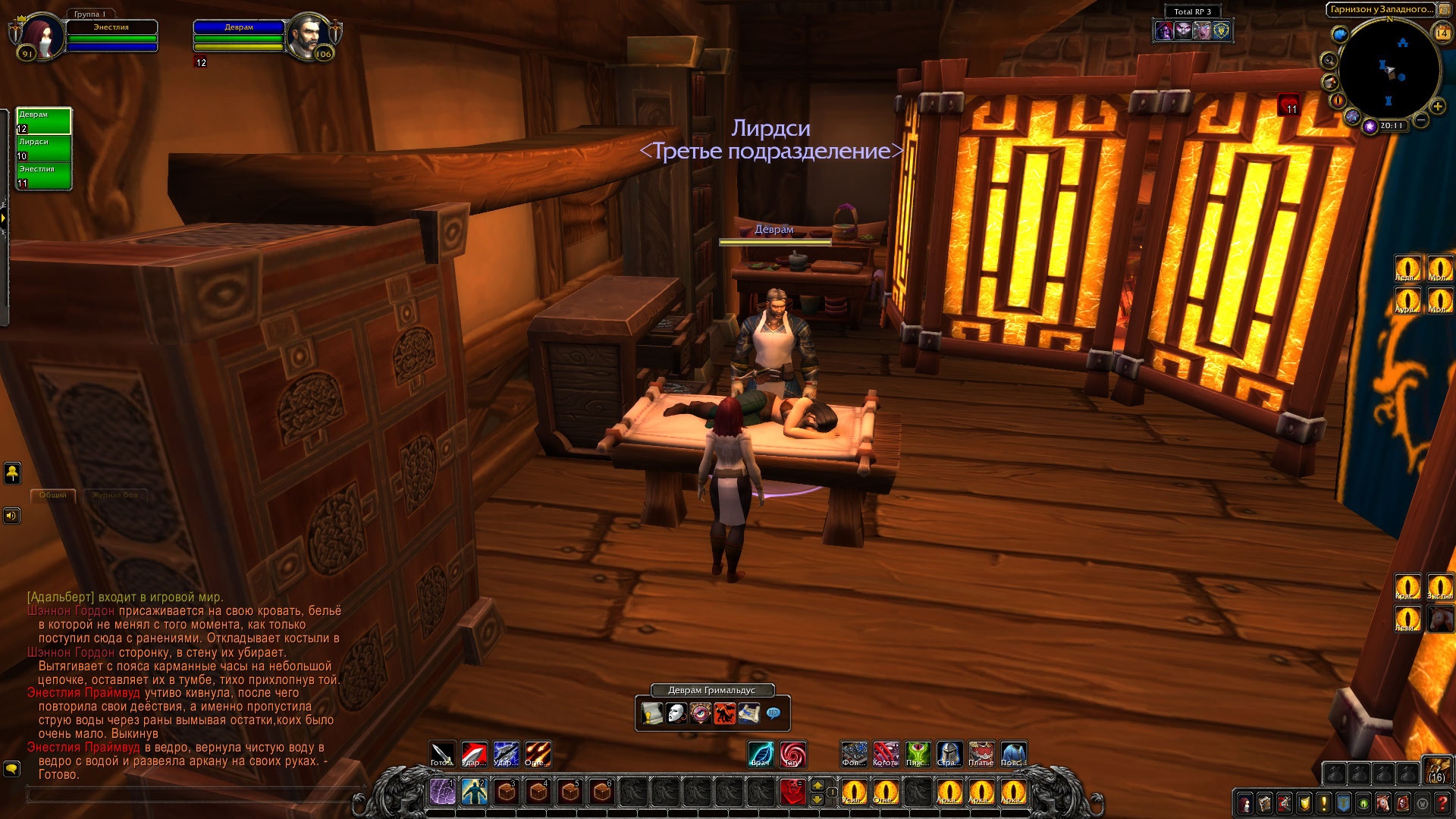
Task: Open the red question mark help button
Action: pos(1442,802)
